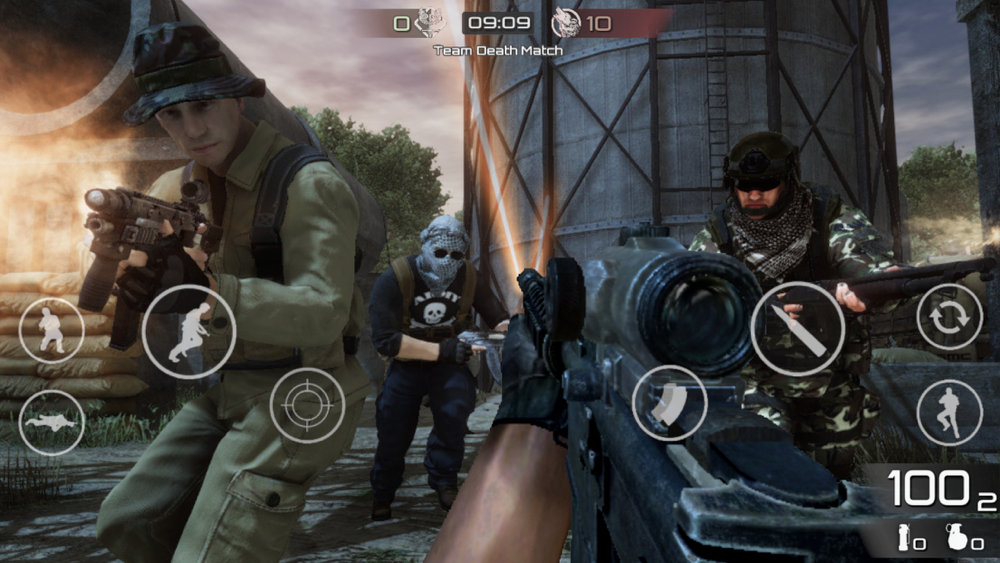Tap the crouch stance button

click(x=51, y=330)
